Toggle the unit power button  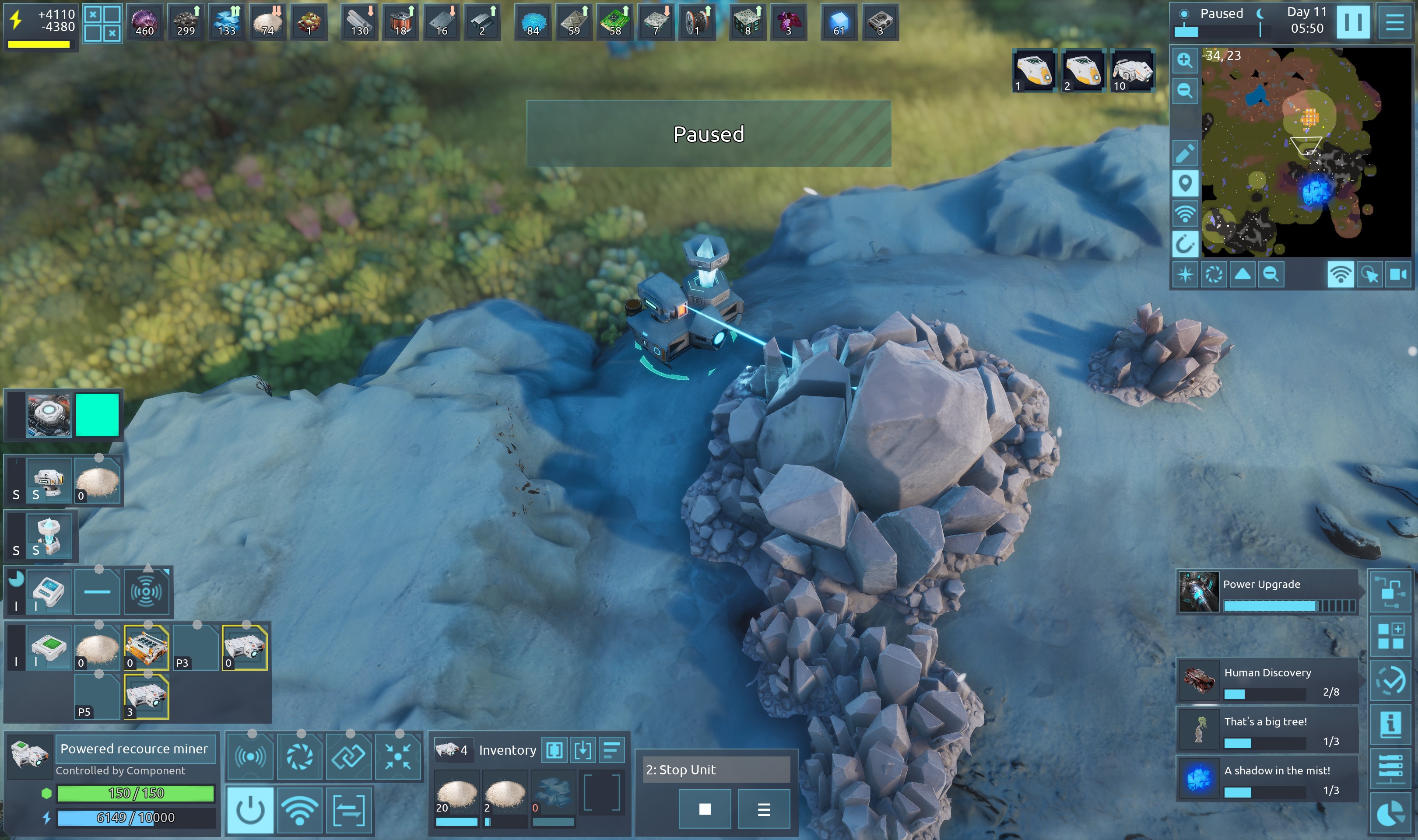[x=249, y=809]
